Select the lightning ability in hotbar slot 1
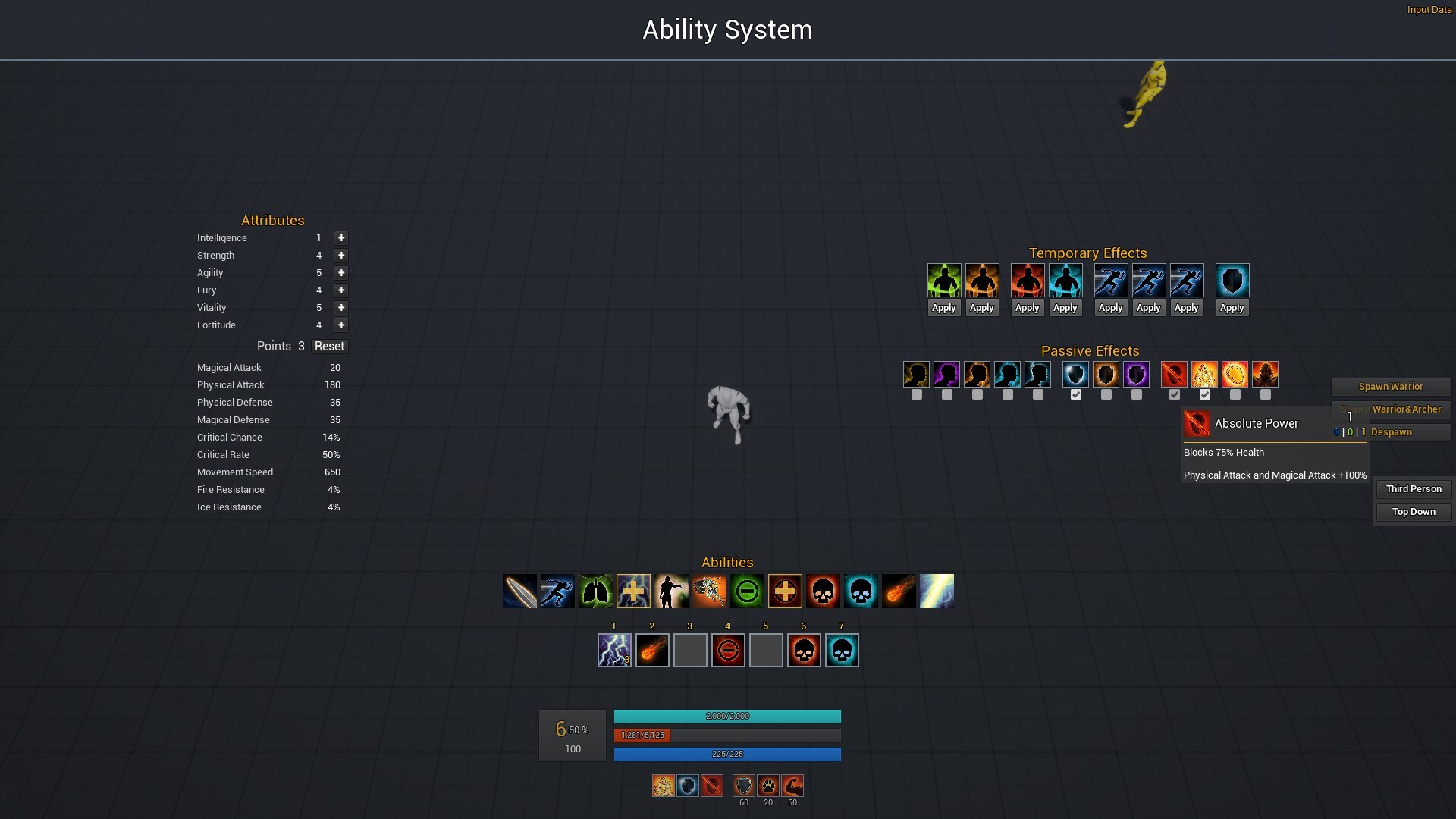 [614, 651]
